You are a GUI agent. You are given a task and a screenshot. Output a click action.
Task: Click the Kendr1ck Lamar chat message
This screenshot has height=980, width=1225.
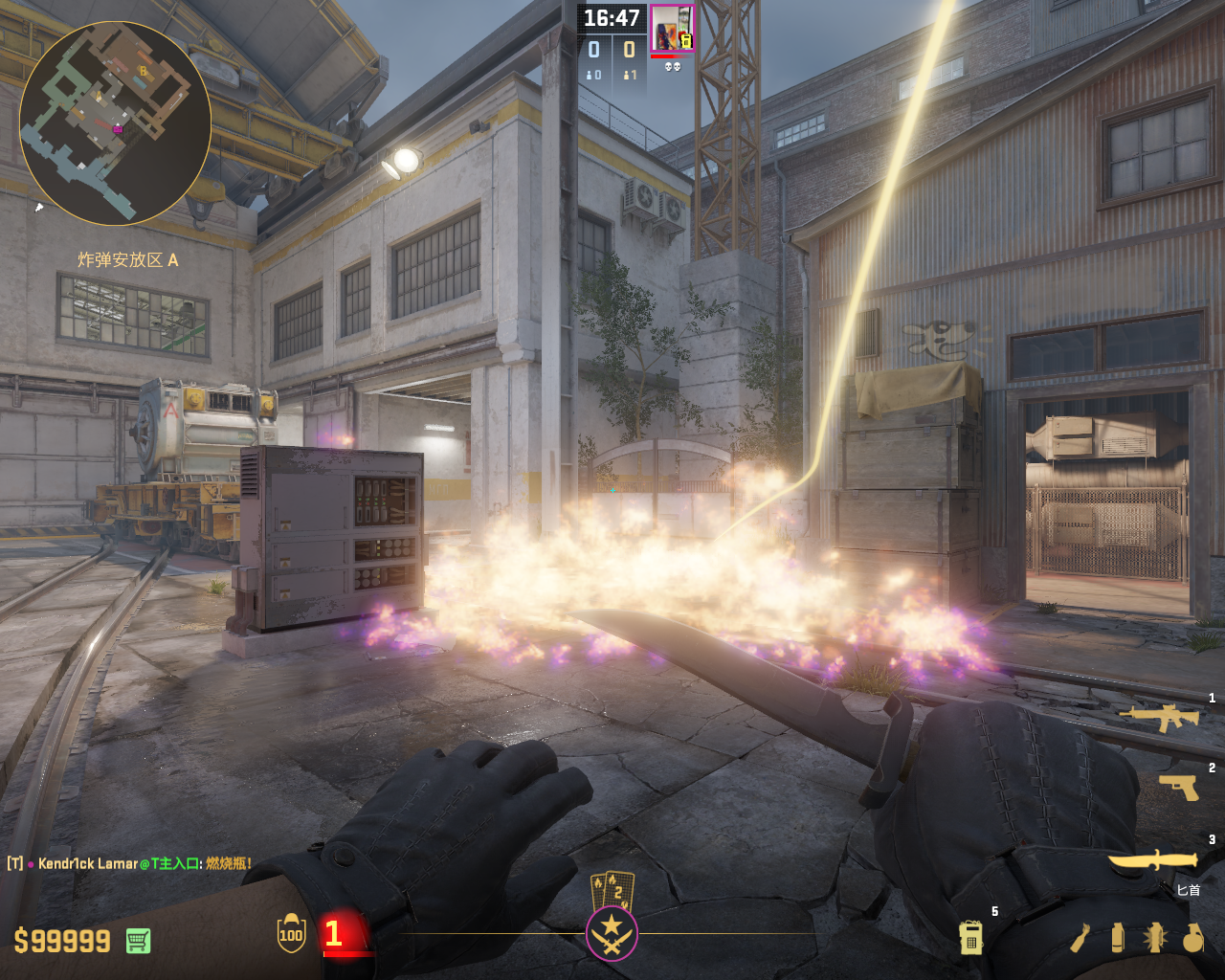click(x=130, y=863)
